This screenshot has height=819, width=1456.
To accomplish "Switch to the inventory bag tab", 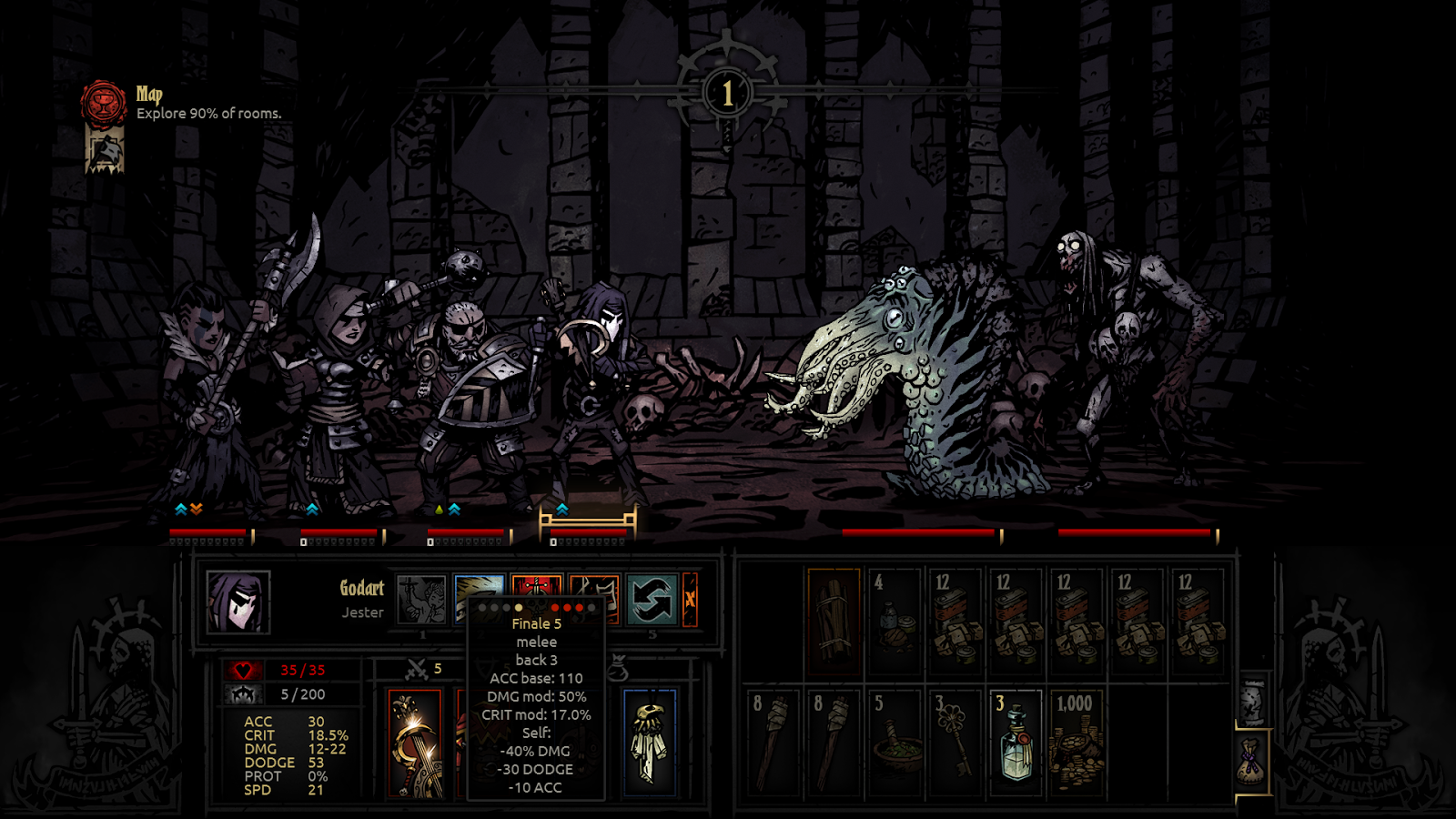I will [1253, 761].
